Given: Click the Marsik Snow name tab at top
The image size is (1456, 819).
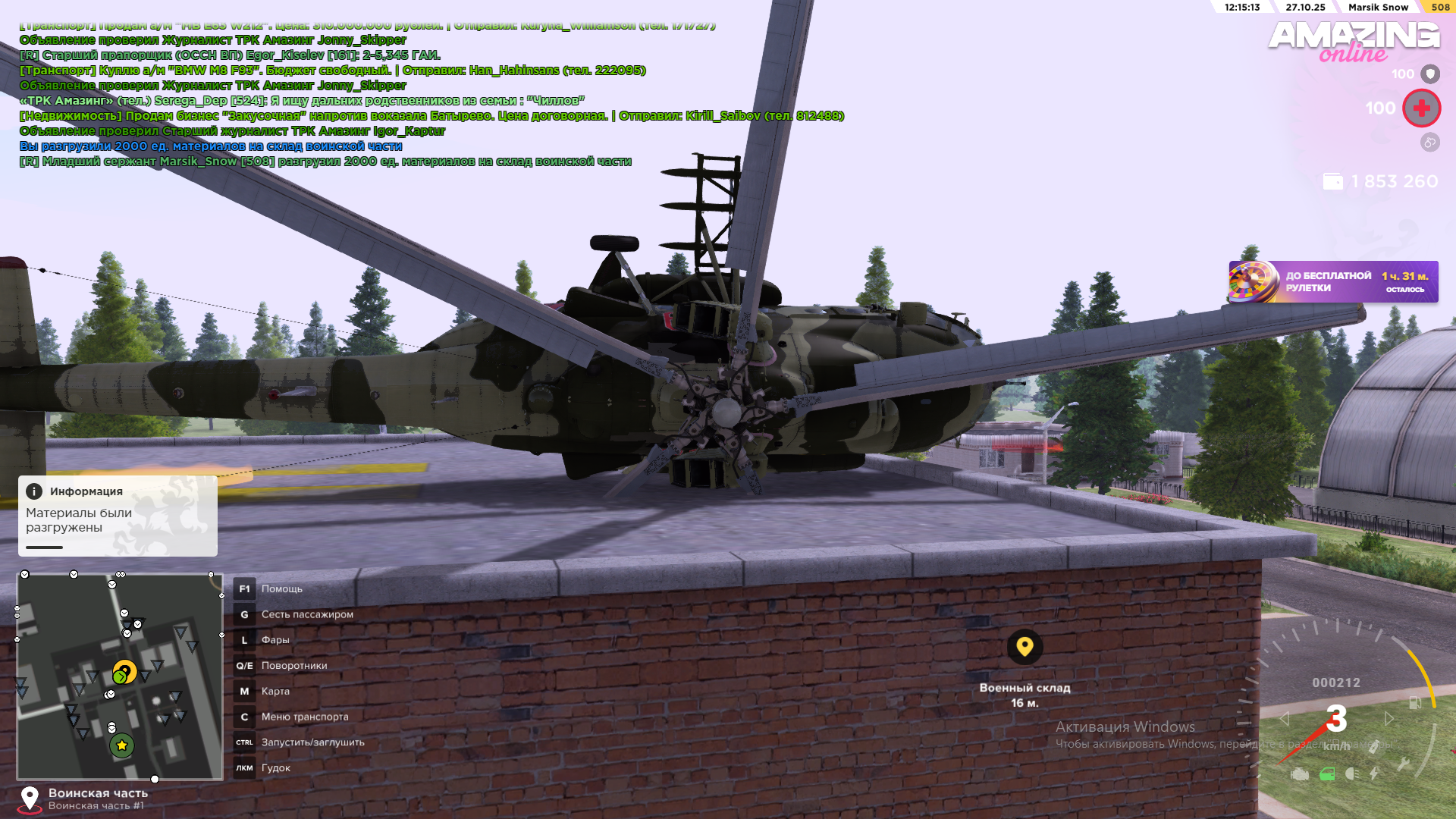Looking at the screenshot, I should 1378,7.
